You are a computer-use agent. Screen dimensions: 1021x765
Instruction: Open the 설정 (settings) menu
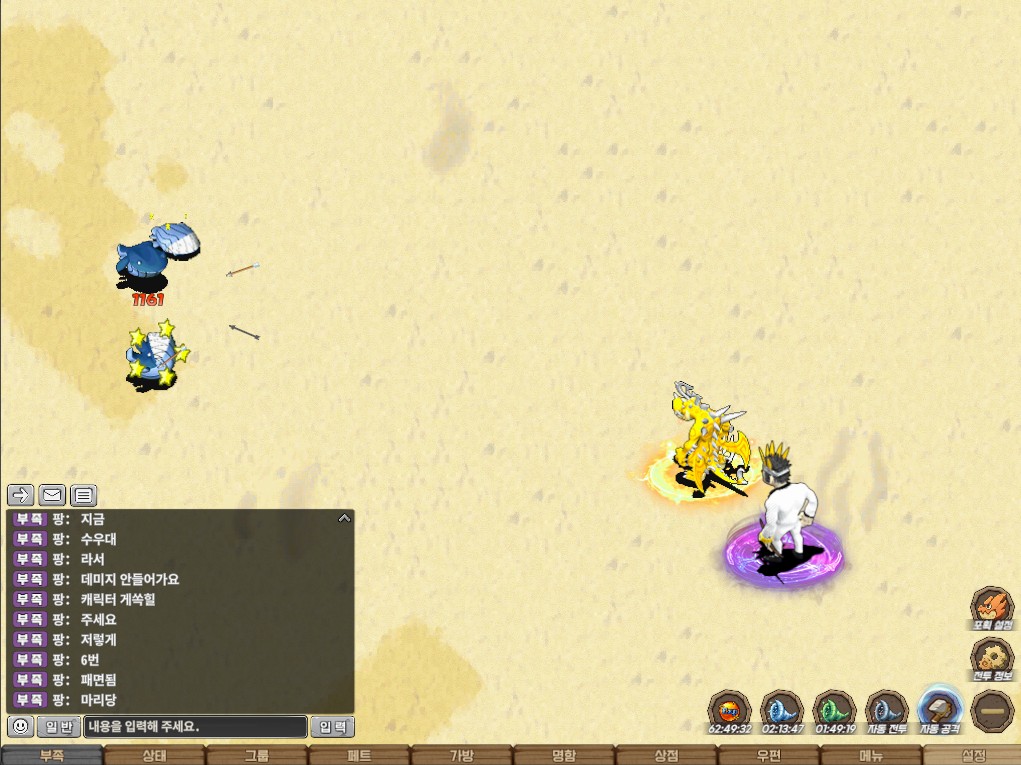coord(972,756)
